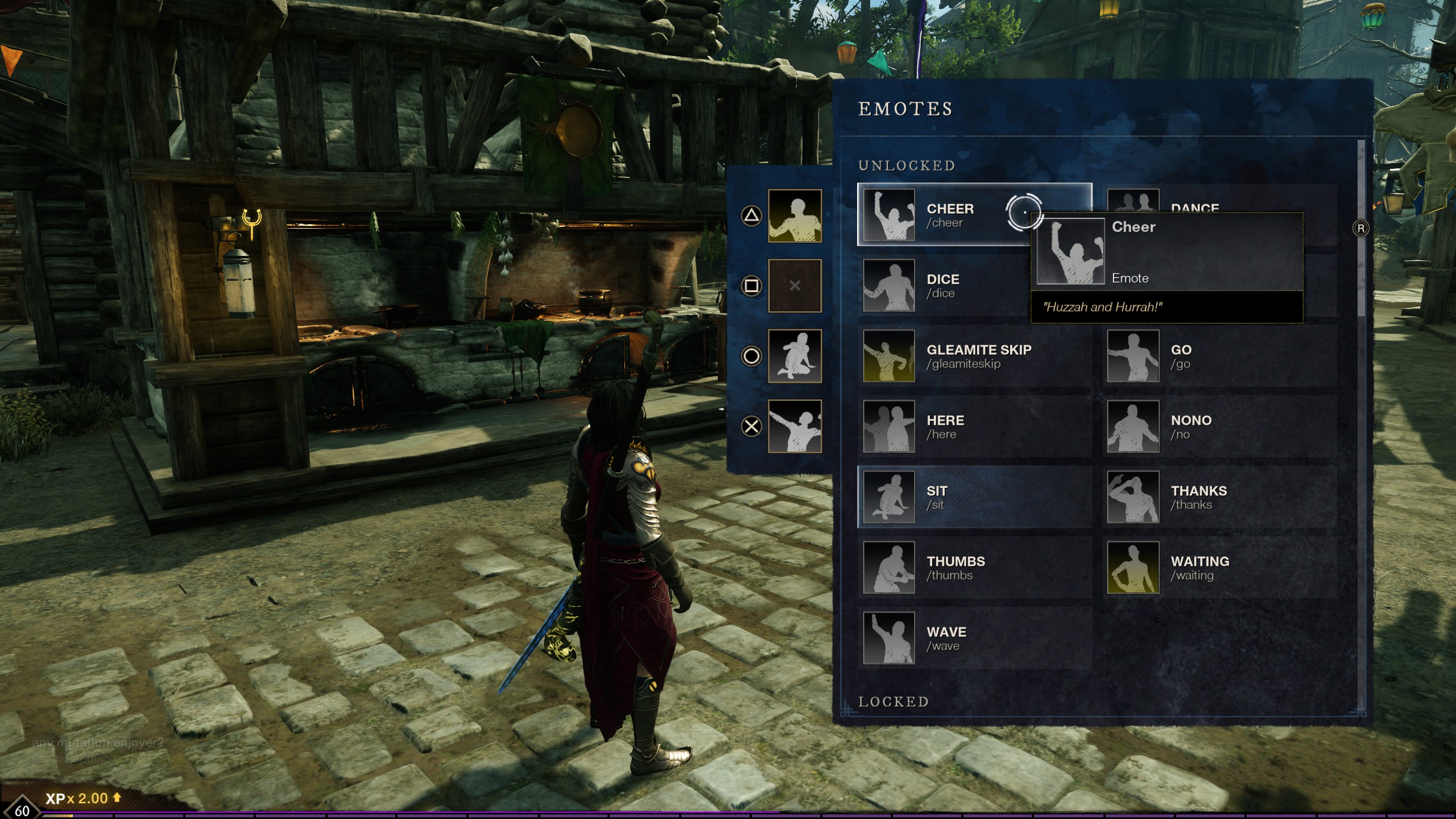Select the Go emote icon
This screenshot has height=819, width=1456.
click(x=1134, y=357)
